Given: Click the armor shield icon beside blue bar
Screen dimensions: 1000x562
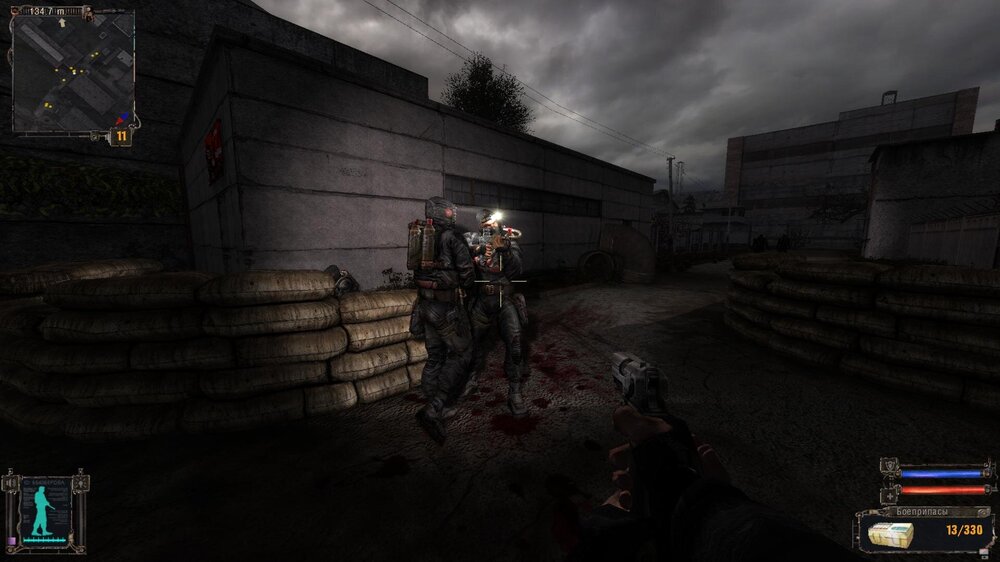Looking at the screenshot, I should pos(889,469).
